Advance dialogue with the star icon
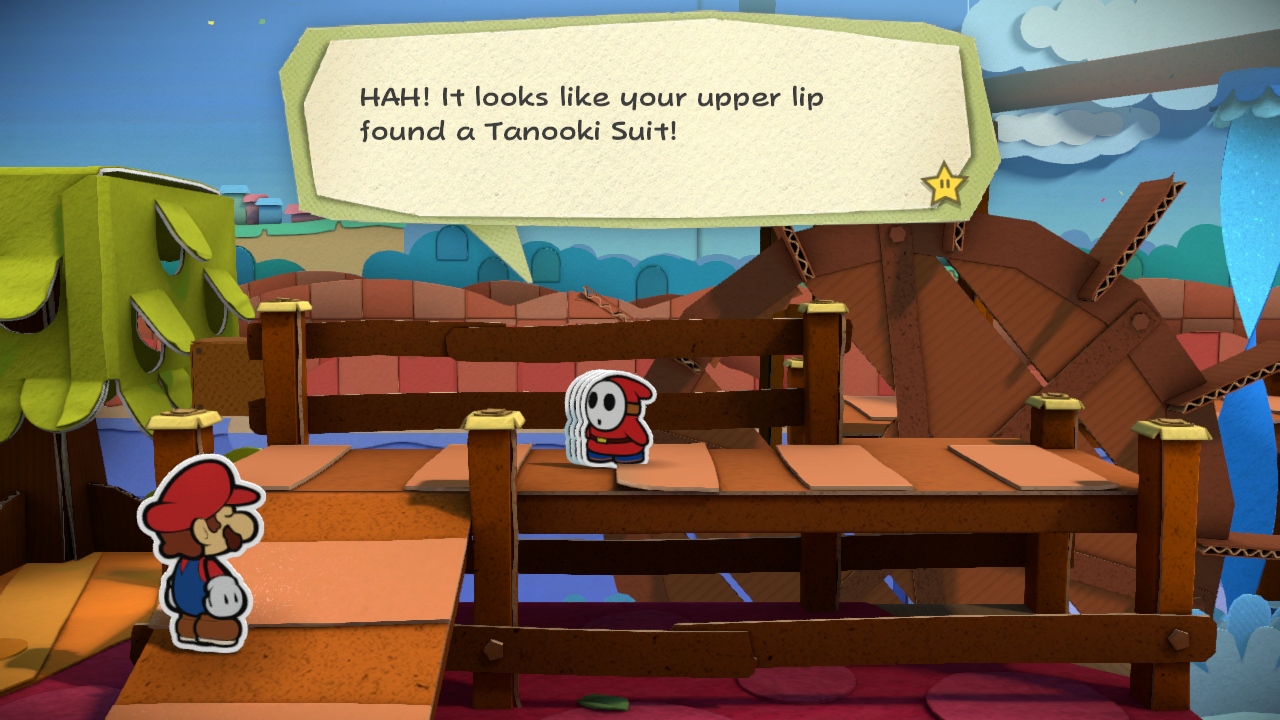The width and height of the screenshot is (1280, 720). [x=945, y=184]
